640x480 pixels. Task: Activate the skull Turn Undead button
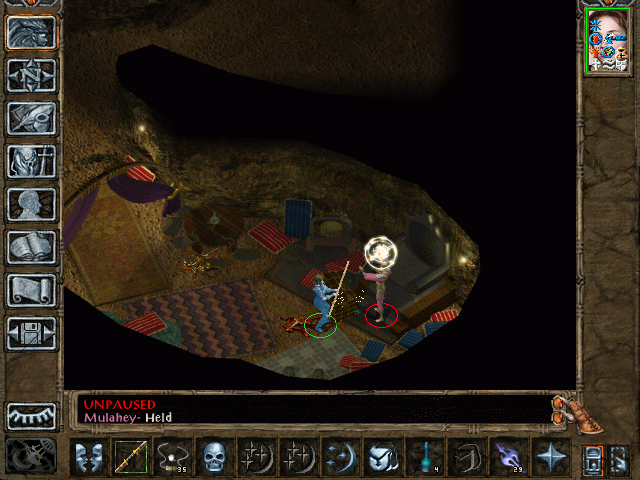(x=214, y=458)
